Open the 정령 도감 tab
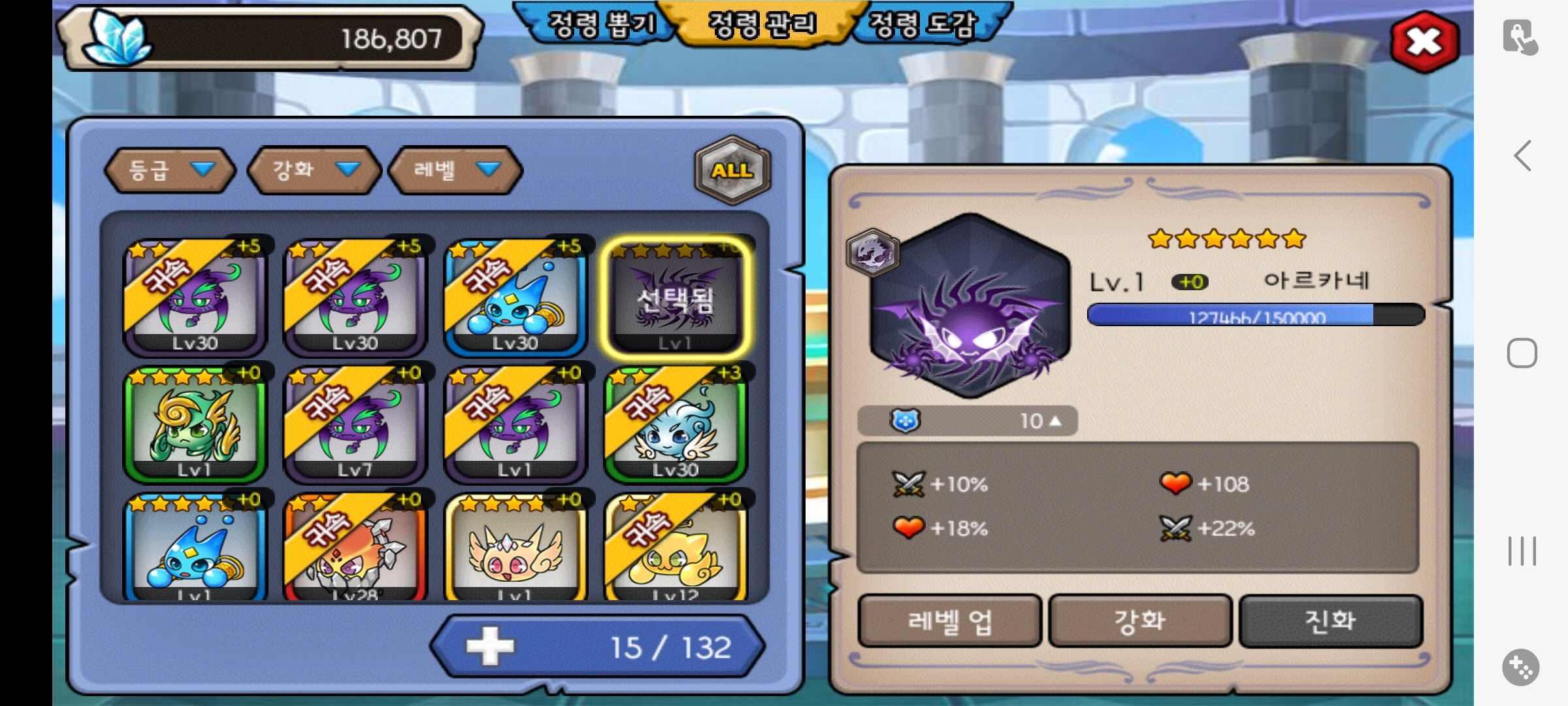 coord(923,25)
